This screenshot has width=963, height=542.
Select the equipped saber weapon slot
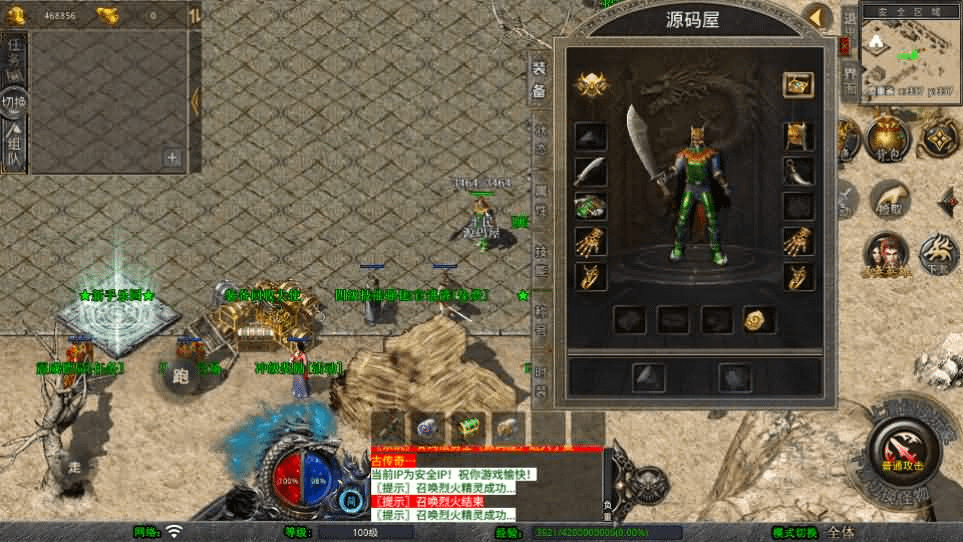[x=590, y=171]
